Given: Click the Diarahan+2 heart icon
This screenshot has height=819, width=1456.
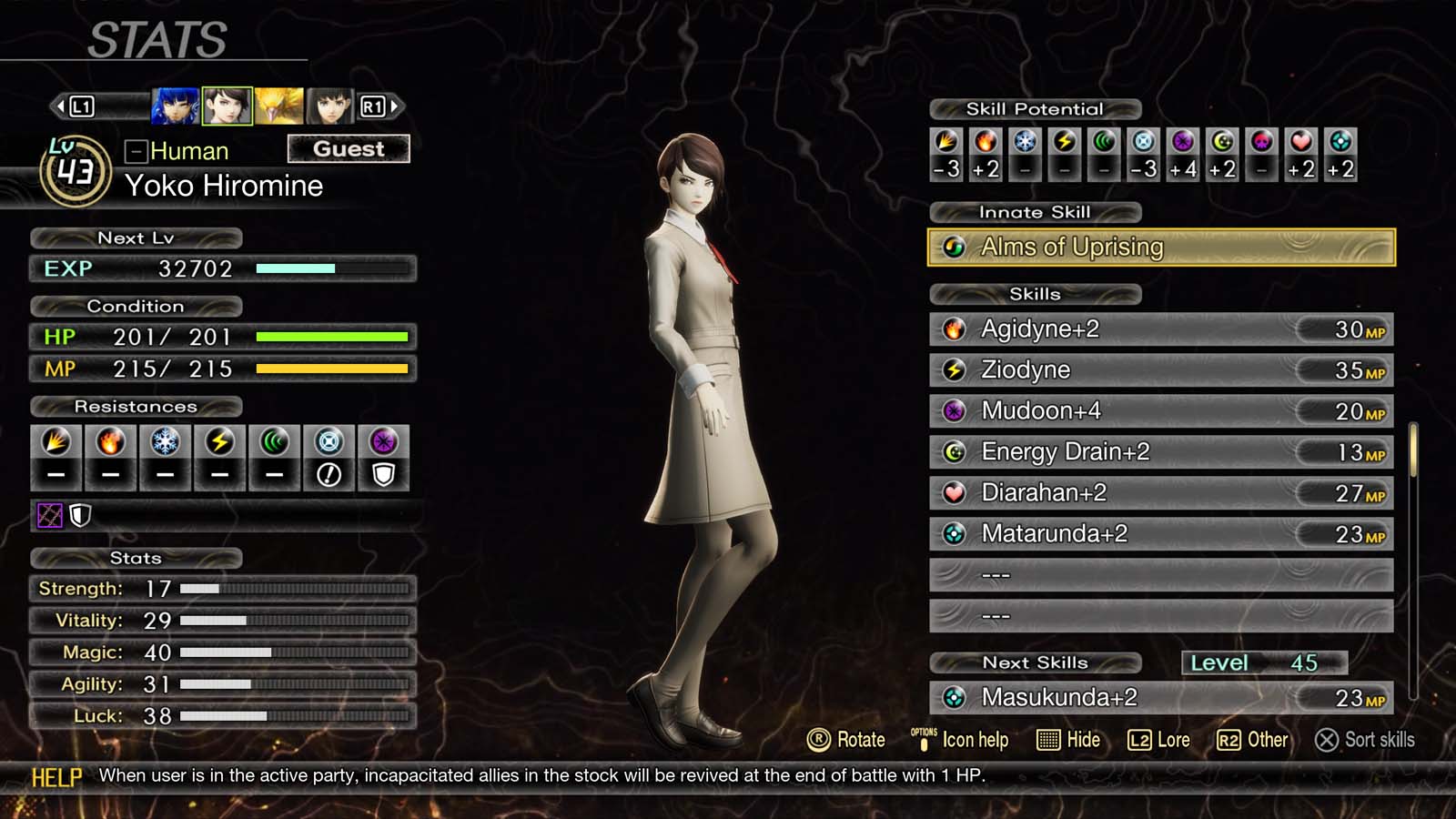Looking at the screenshot, I should coord(954,492).
